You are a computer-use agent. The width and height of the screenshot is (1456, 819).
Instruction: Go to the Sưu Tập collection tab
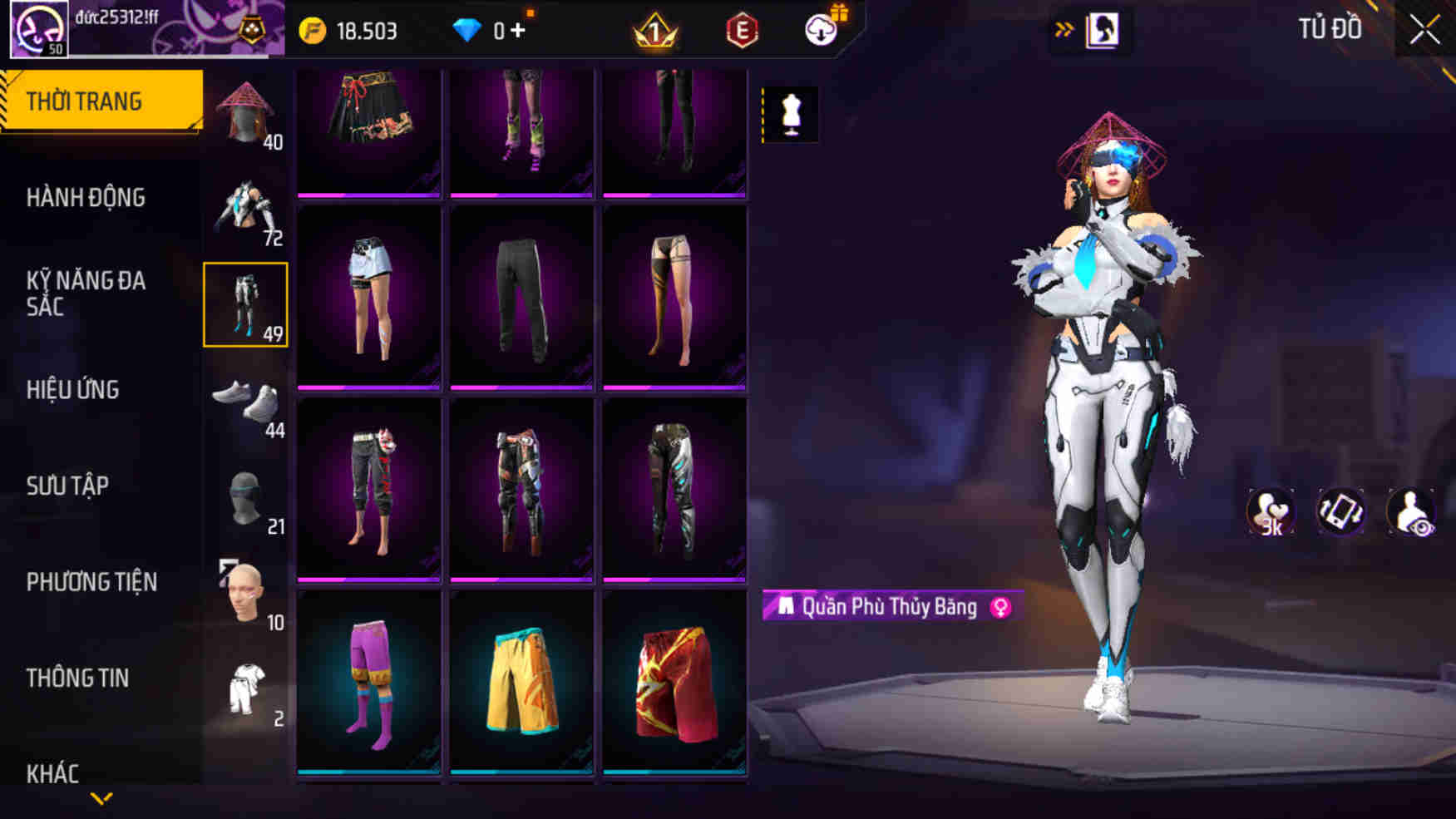(67, 486)
